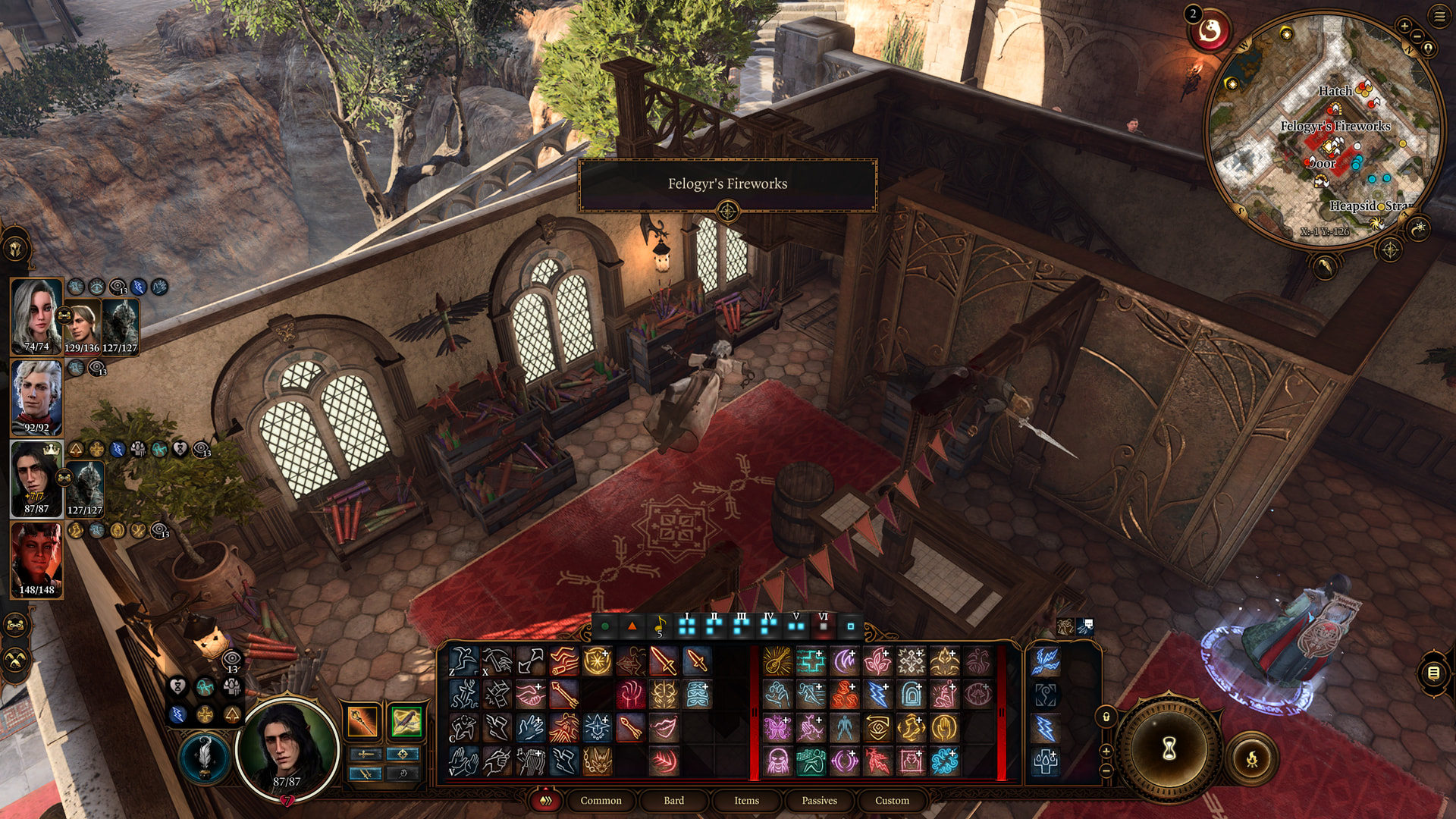Open the Items hotbar tab
Image resolution: width=1456 pixels, height=819 pixels.
[746, 800]
